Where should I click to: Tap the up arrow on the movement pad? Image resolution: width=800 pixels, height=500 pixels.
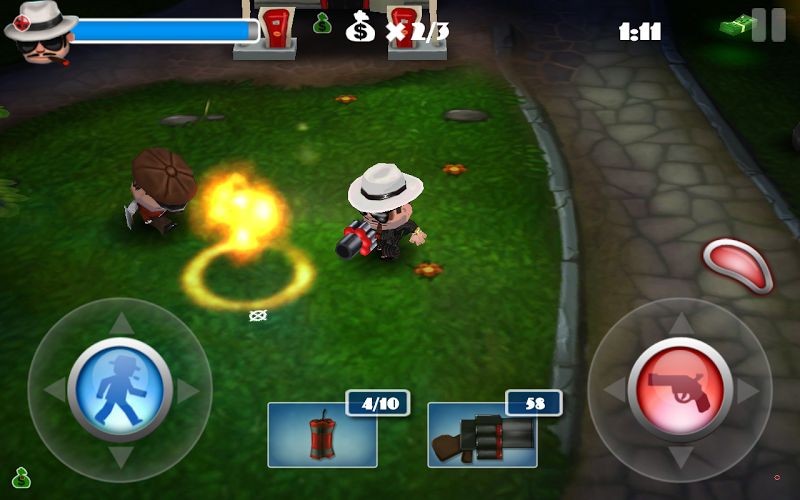[x=120, y=323]
